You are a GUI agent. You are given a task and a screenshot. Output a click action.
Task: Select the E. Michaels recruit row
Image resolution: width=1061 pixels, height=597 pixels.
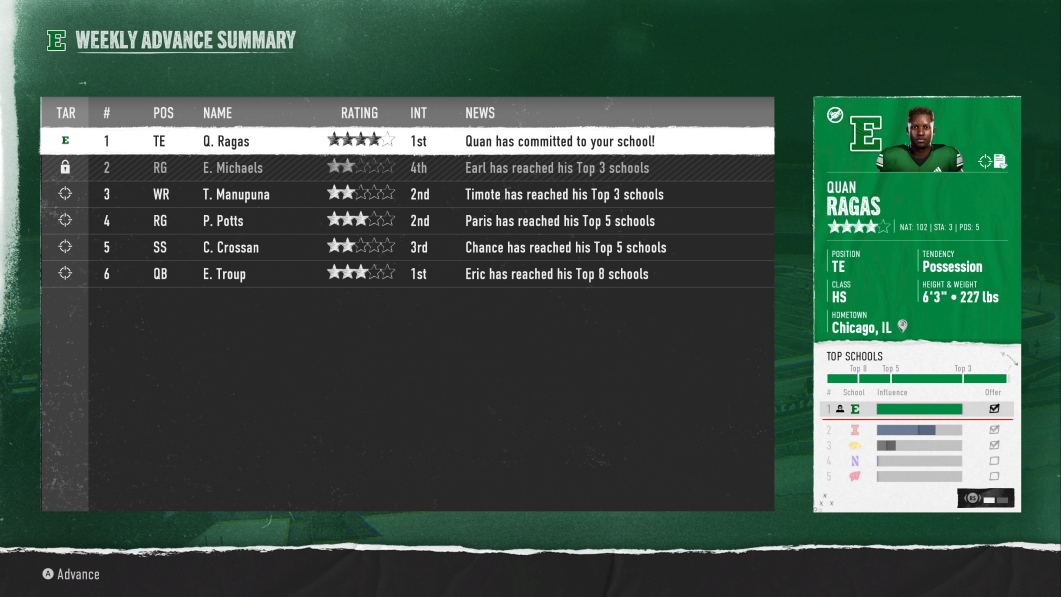[407, 168]
